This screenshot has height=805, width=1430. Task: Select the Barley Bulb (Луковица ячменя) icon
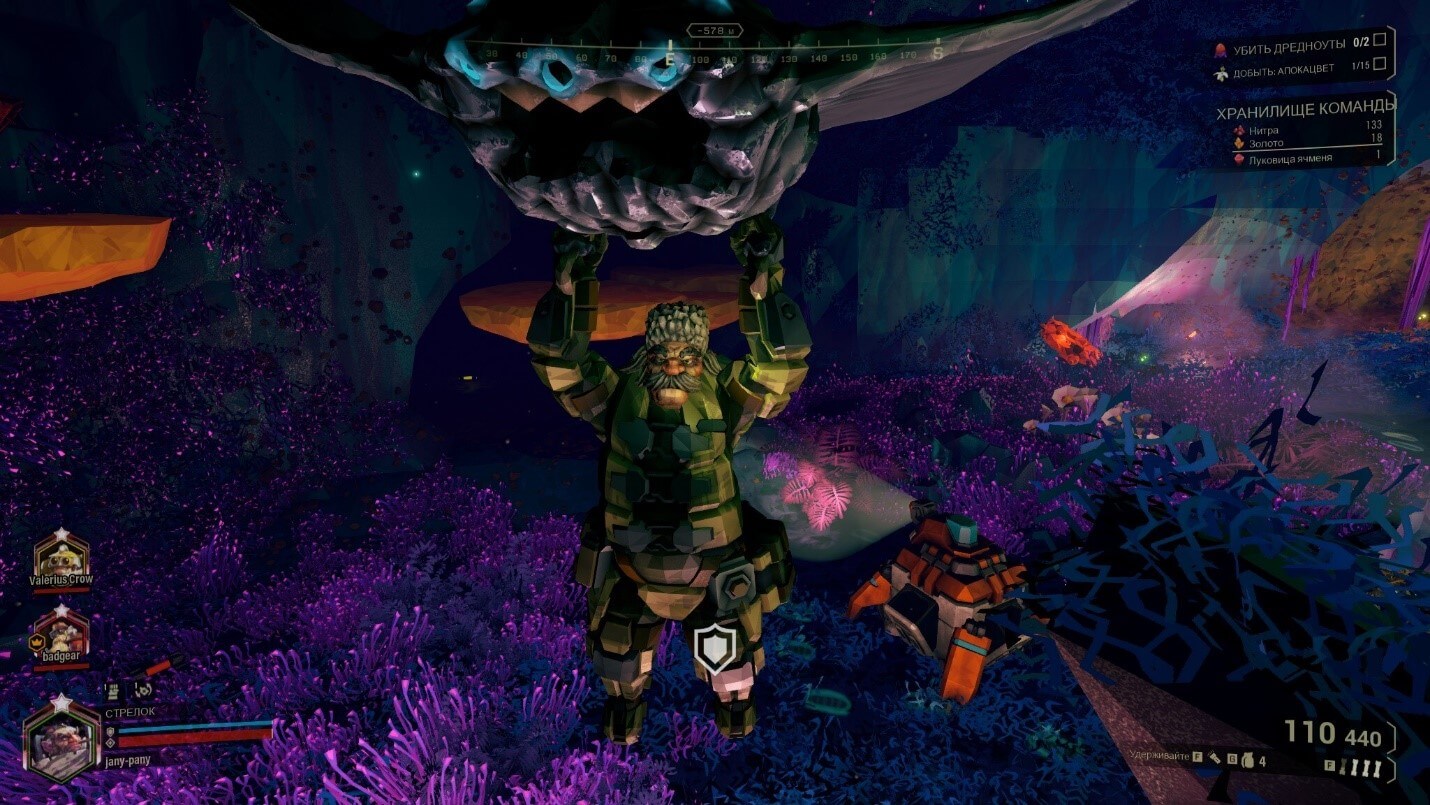pos(1239,158)
